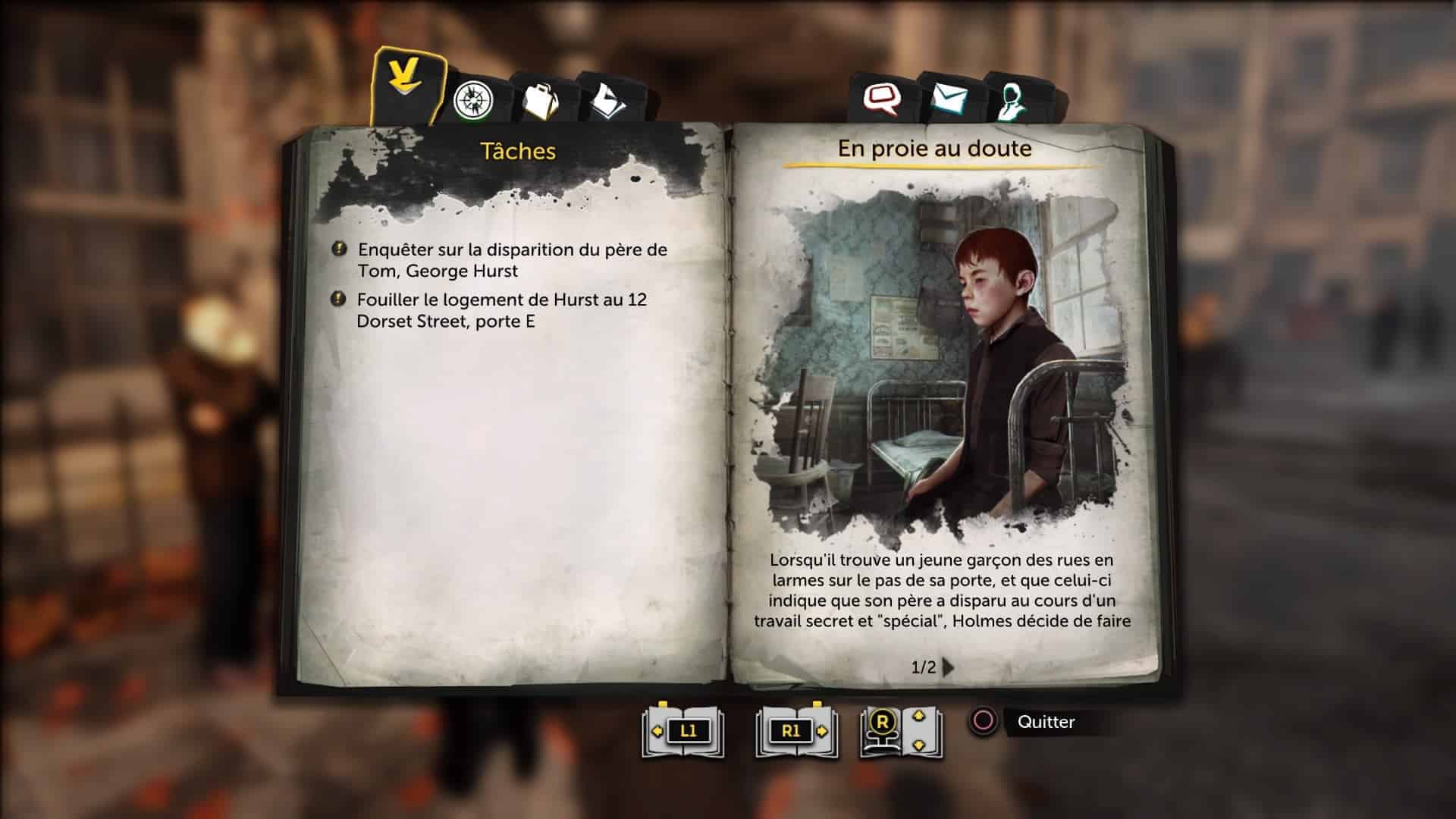Show the speech bubble dialogues tab
The image size is (1456, 819).
pyautogui.click(x=882, y=99)
